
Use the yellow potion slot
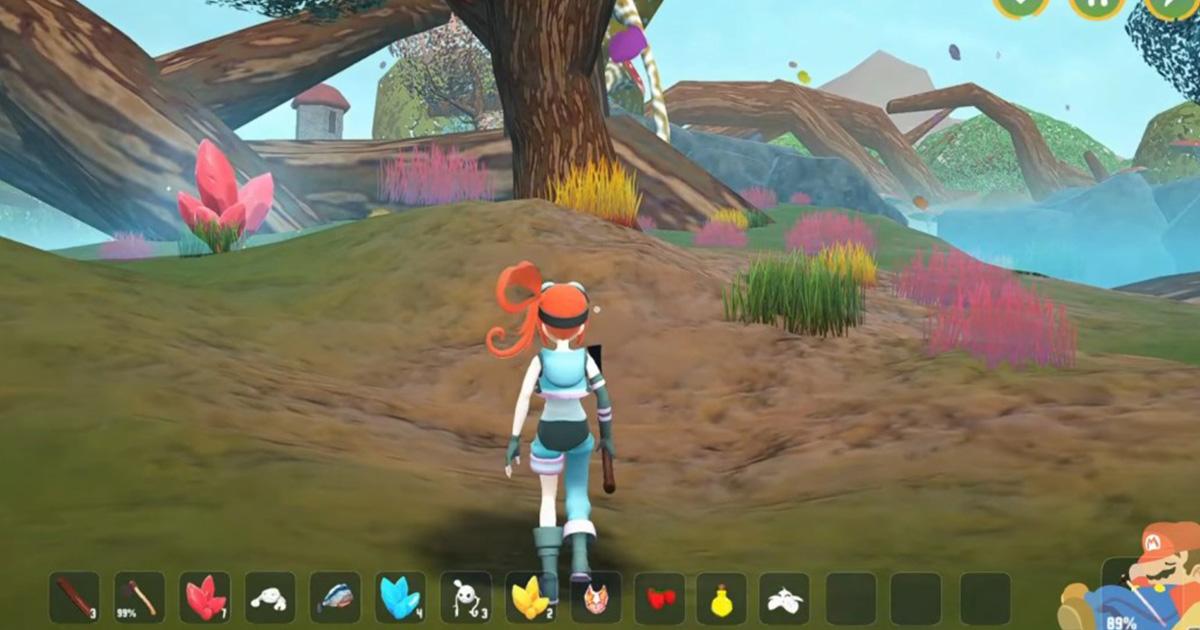tap(722, 598)
